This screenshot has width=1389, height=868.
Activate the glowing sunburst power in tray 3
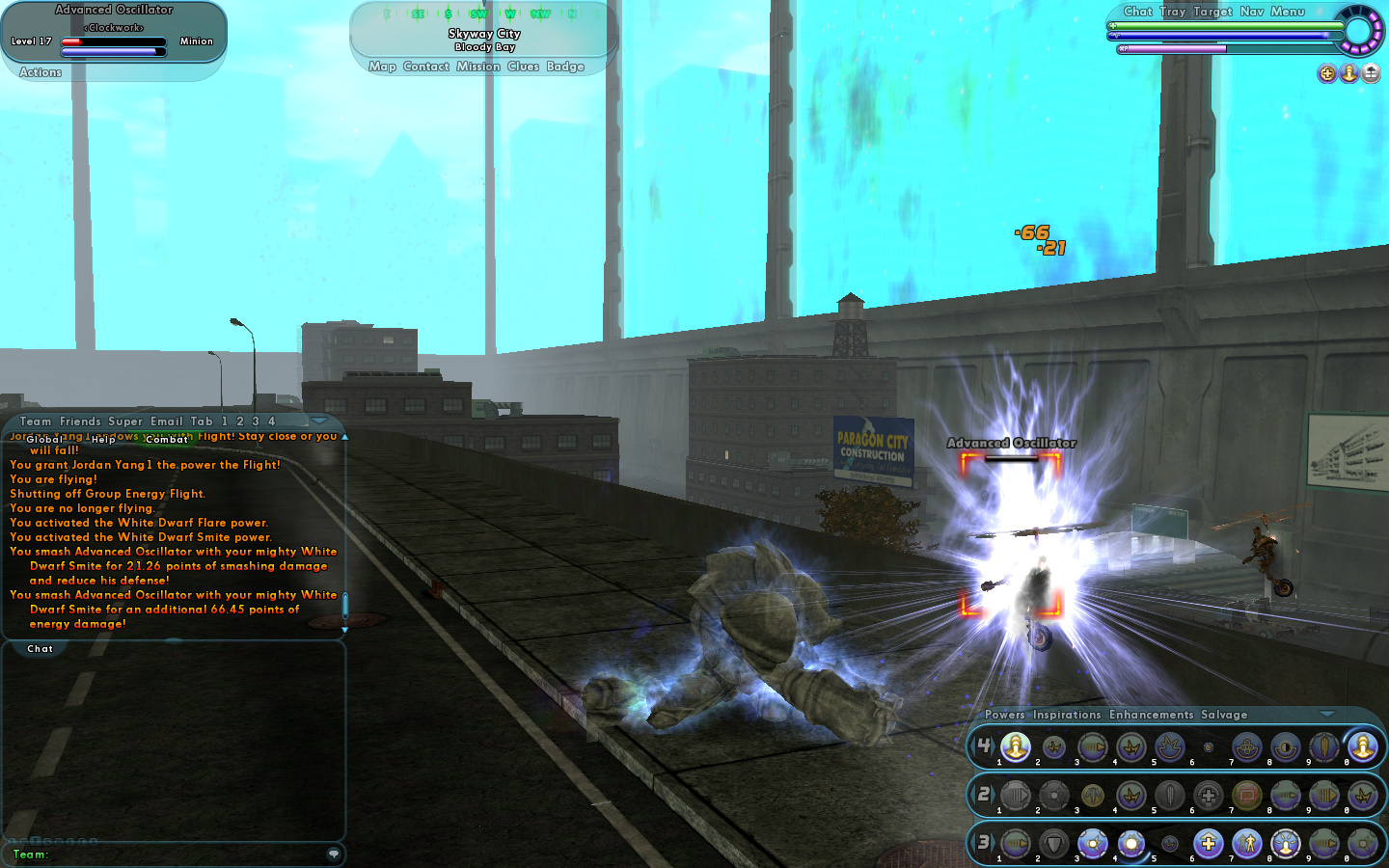click(x=1131, y=844)
